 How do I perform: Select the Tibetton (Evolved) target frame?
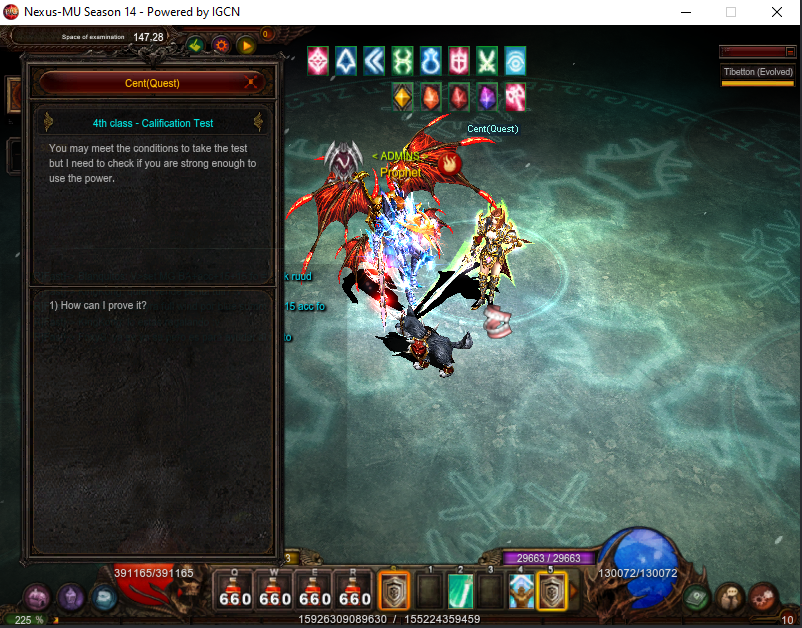tap(757, 73)
